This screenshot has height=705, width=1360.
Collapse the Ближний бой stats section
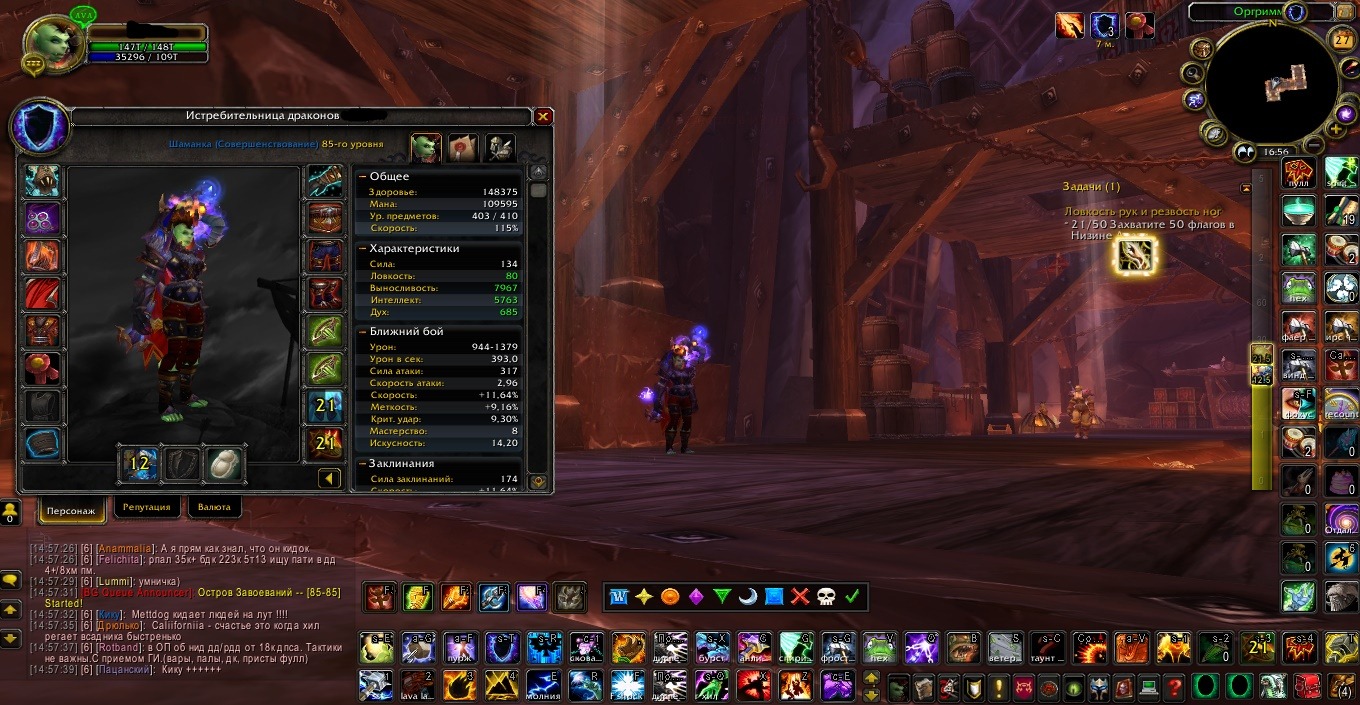point(363,331)
